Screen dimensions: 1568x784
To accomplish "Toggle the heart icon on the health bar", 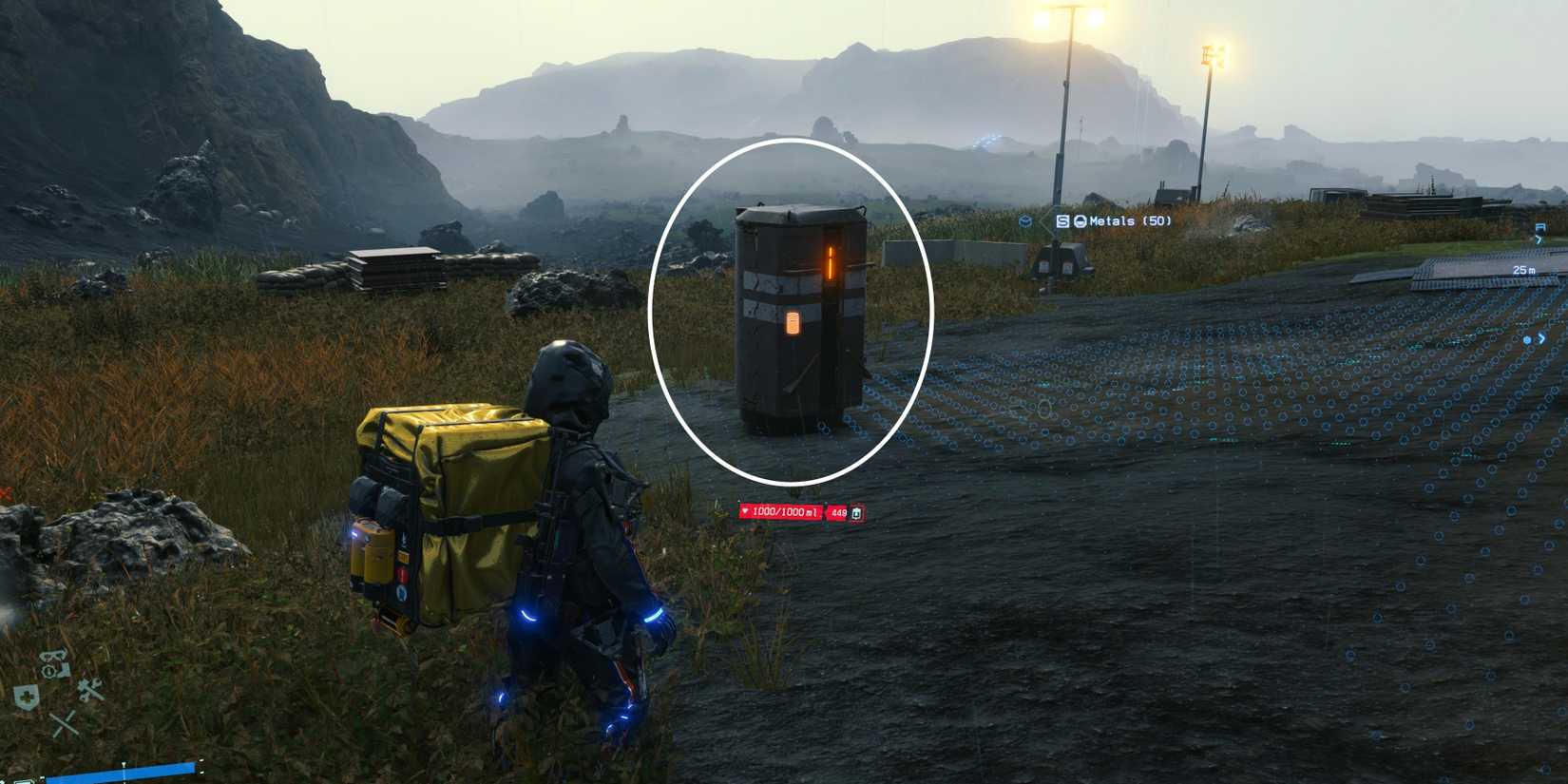I will pos(747,510).
